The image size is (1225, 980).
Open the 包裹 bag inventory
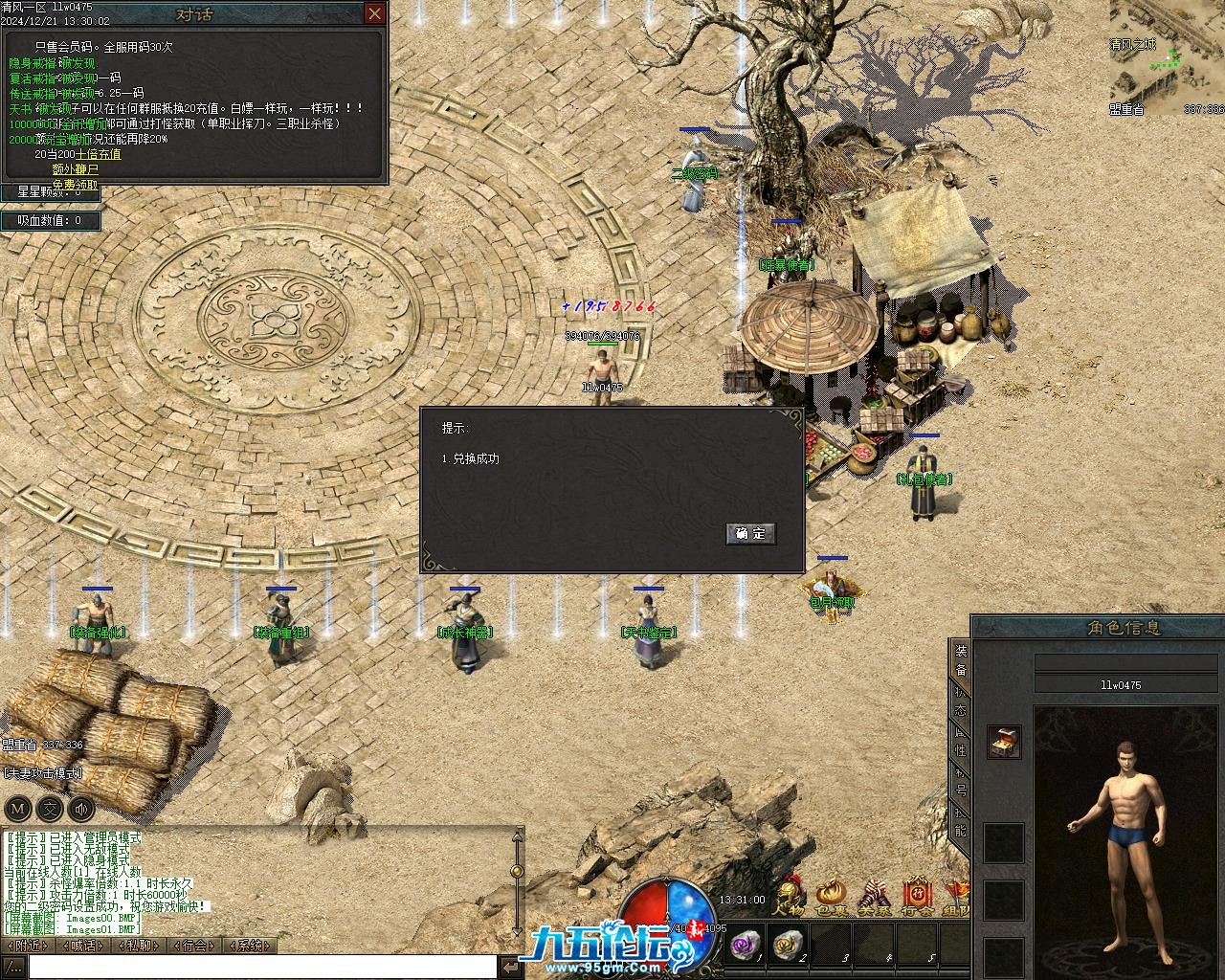pos(831,897)
